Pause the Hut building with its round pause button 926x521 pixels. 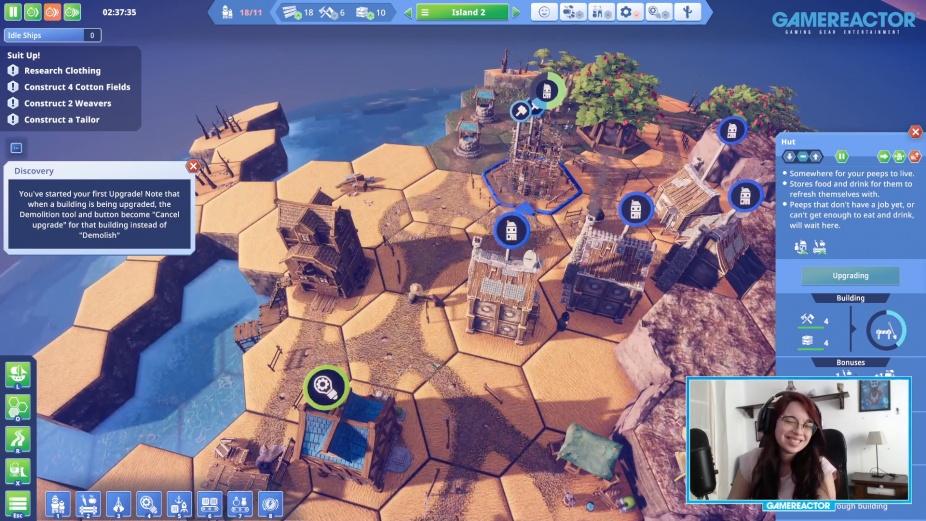coord(842,156)
